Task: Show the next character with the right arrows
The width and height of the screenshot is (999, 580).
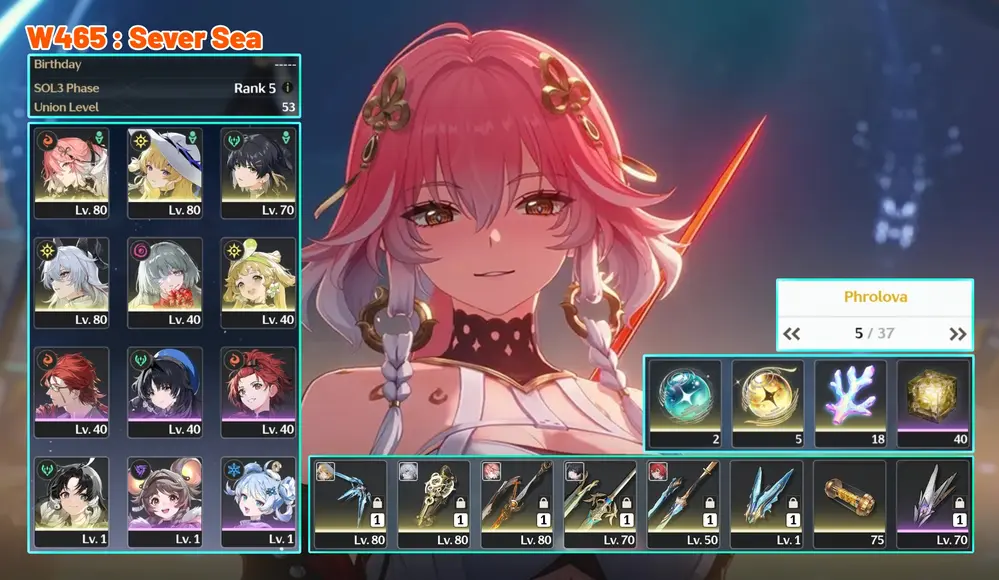Action: (x=957, y=334)
